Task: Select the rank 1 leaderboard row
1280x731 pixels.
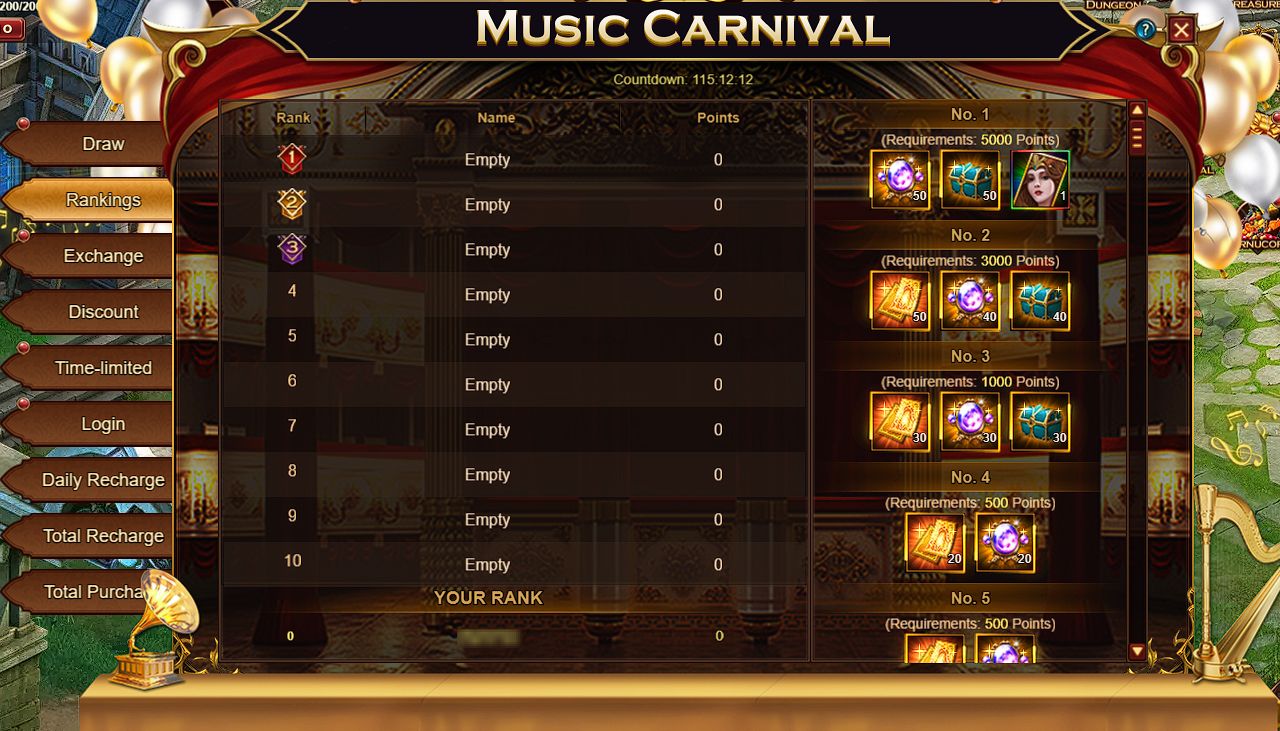Action: (x=513, y=160)
